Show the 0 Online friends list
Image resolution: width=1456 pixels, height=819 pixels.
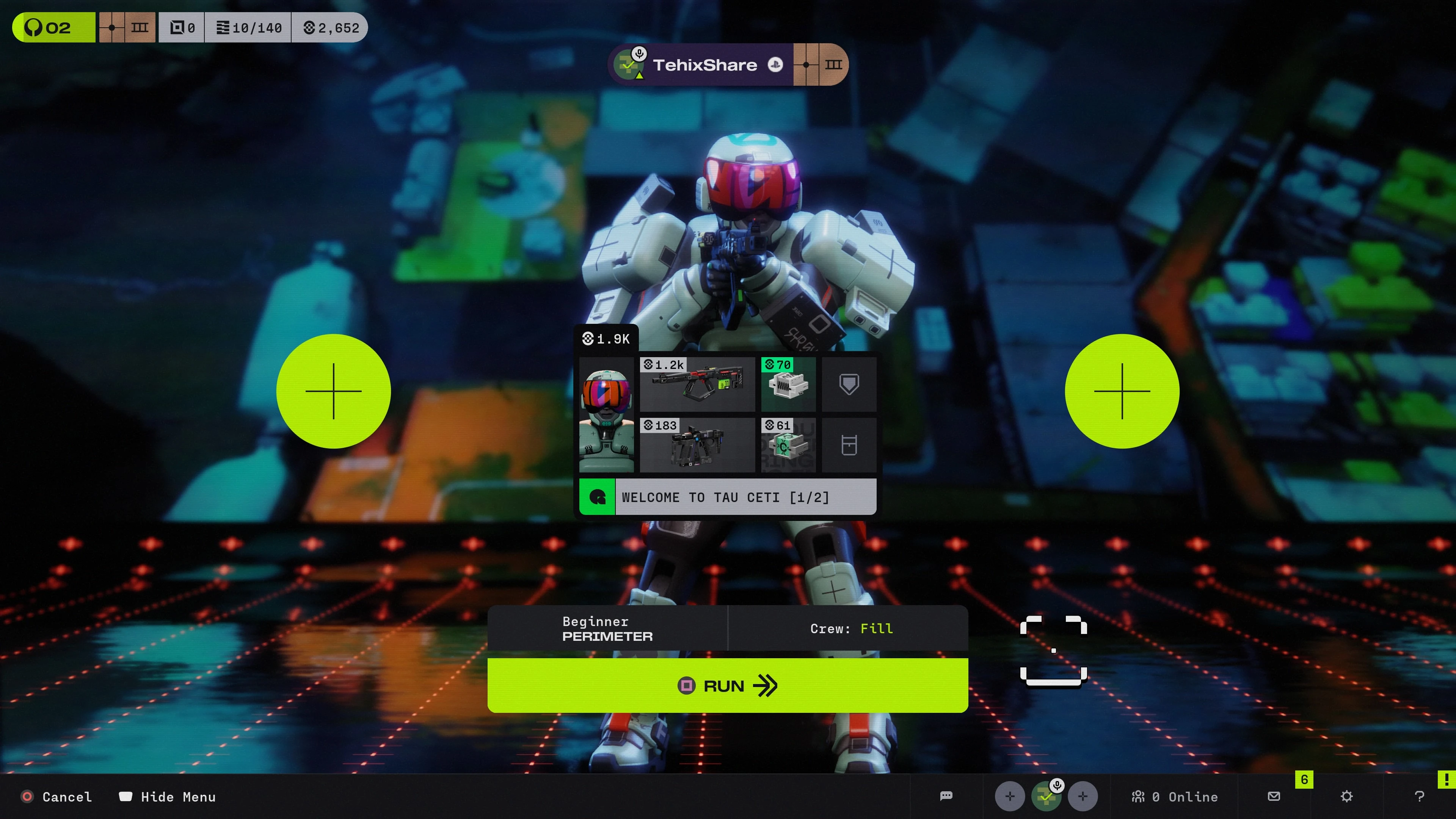click(1175, 796)
